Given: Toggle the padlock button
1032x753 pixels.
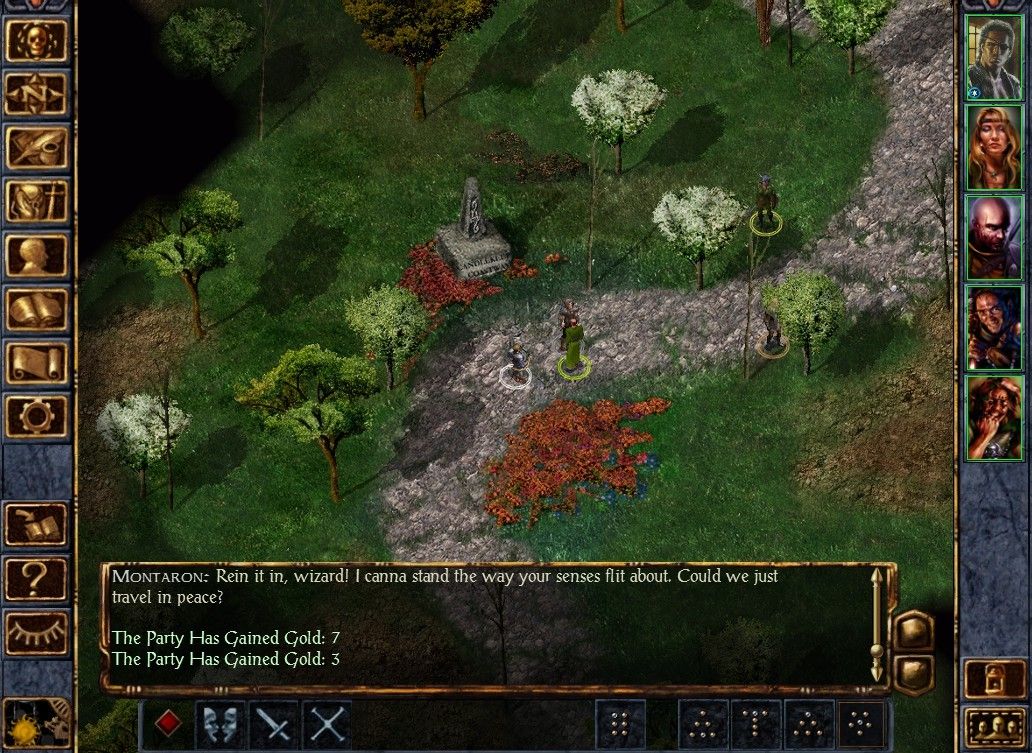Looking at the screenshot, I should coord(995,679).
